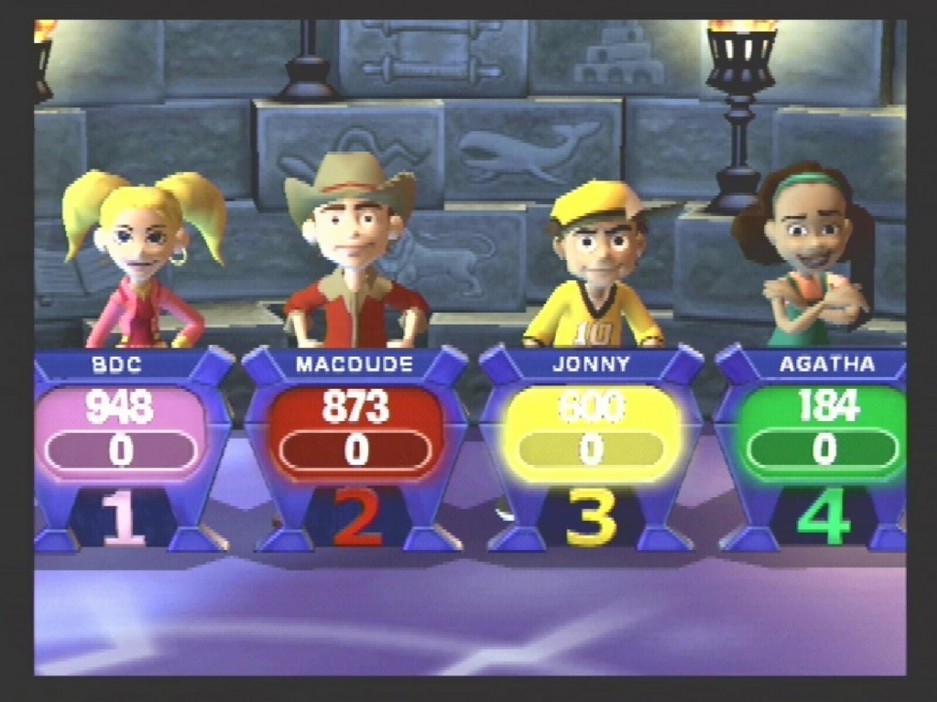Choose MACDUDE's red player podium
The width and height of the screenshot is (937, 702).
pyautogui.click(x=356, y=432)
